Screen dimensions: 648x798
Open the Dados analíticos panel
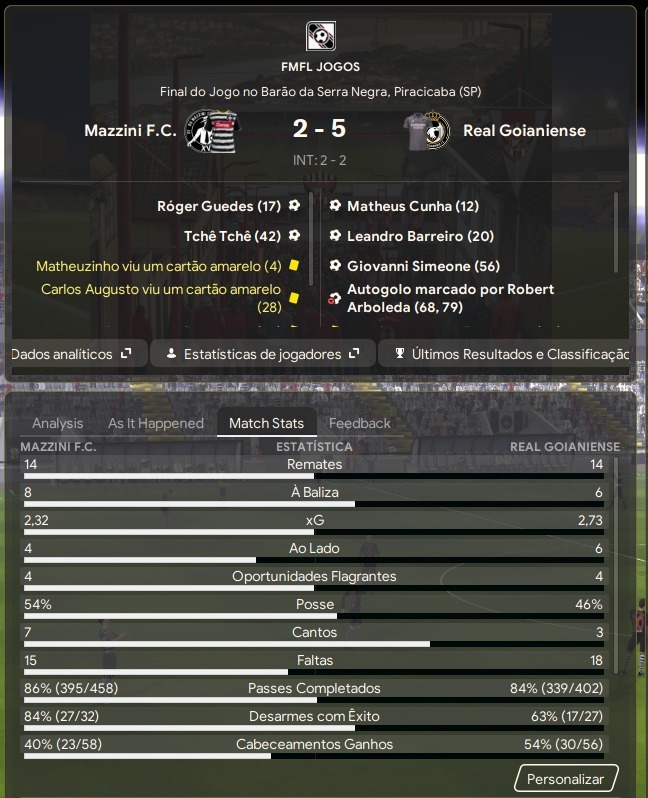point(70,354)
